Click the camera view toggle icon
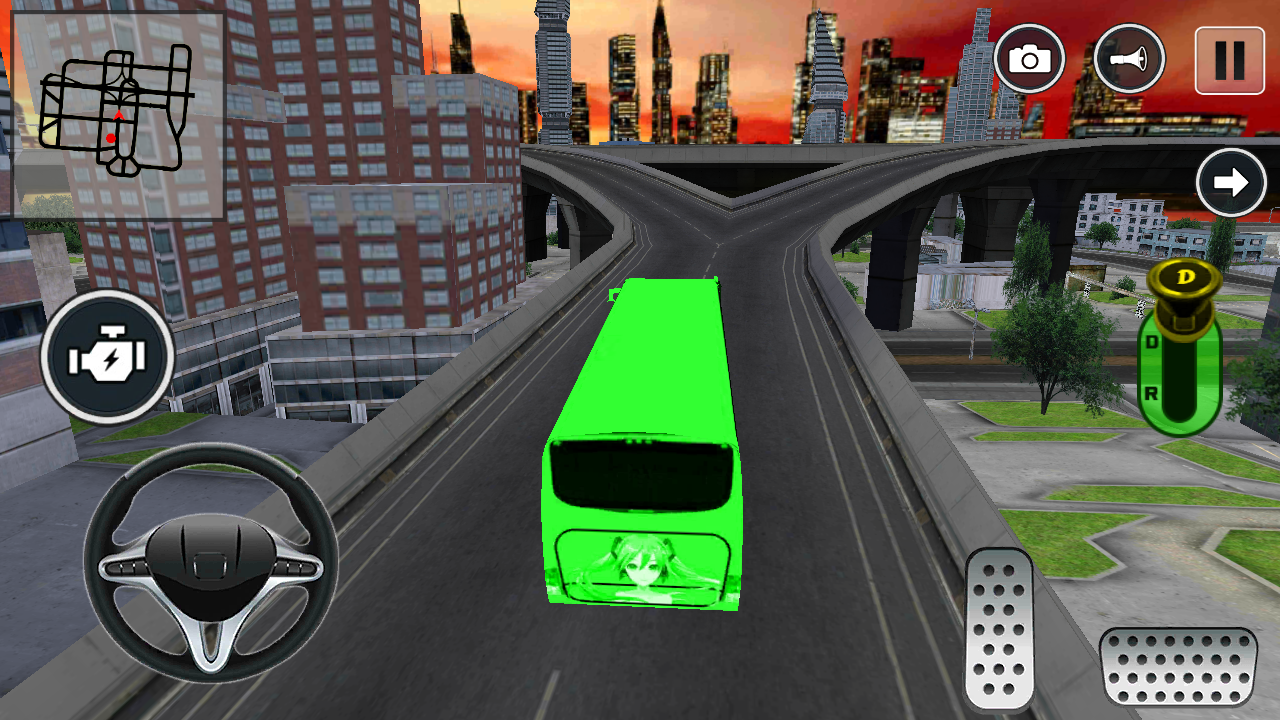 (x=1030, y=60)
